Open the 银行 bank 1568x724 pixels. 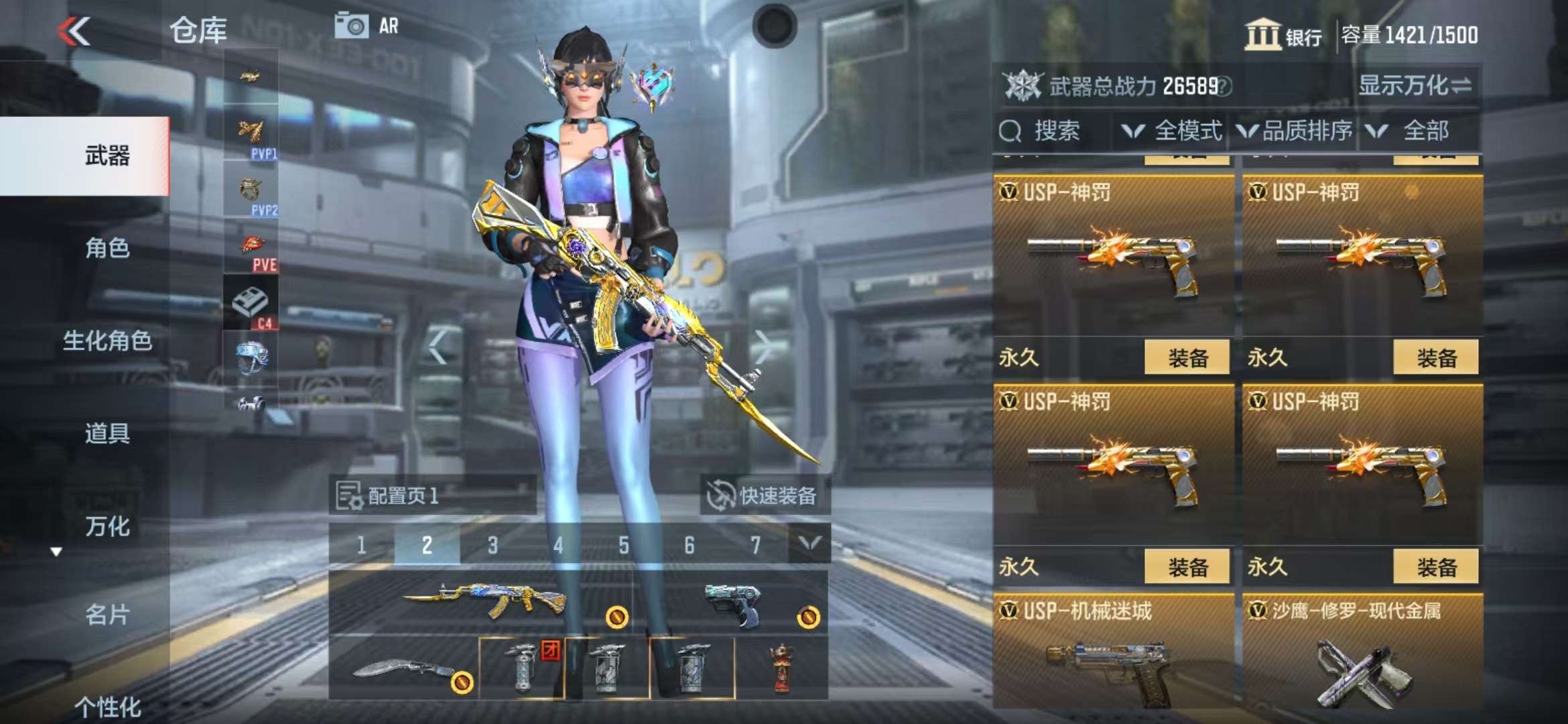(x=1283, y=35)
